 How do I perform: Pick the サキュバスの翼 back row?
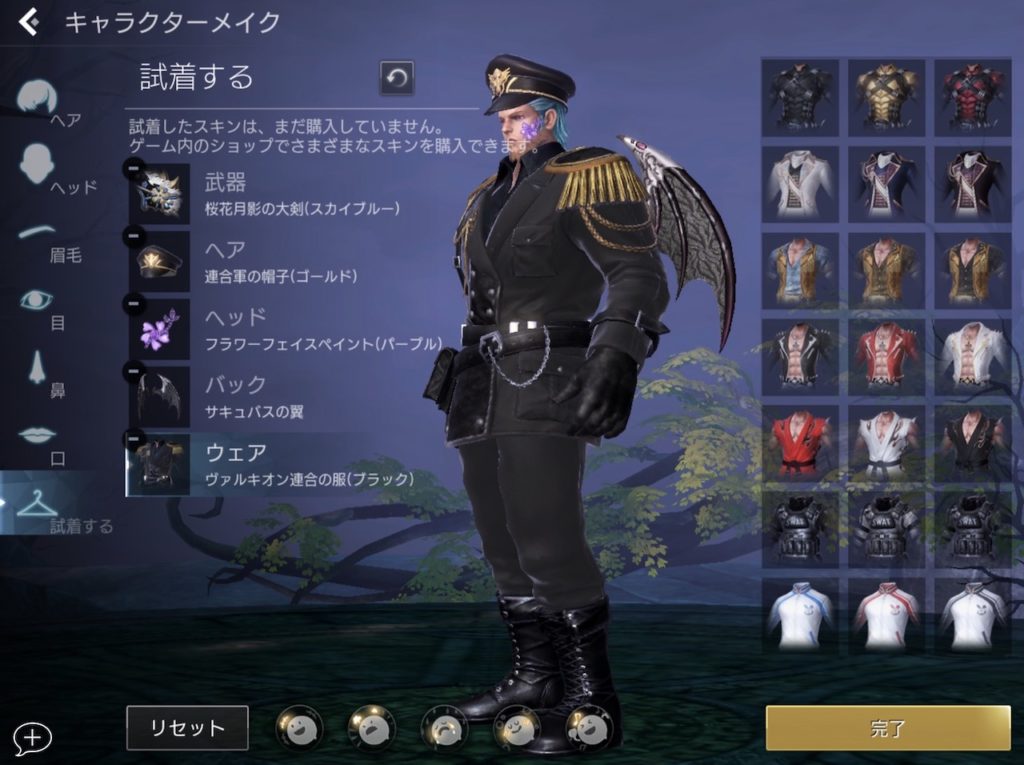click(x=290, y=397)
